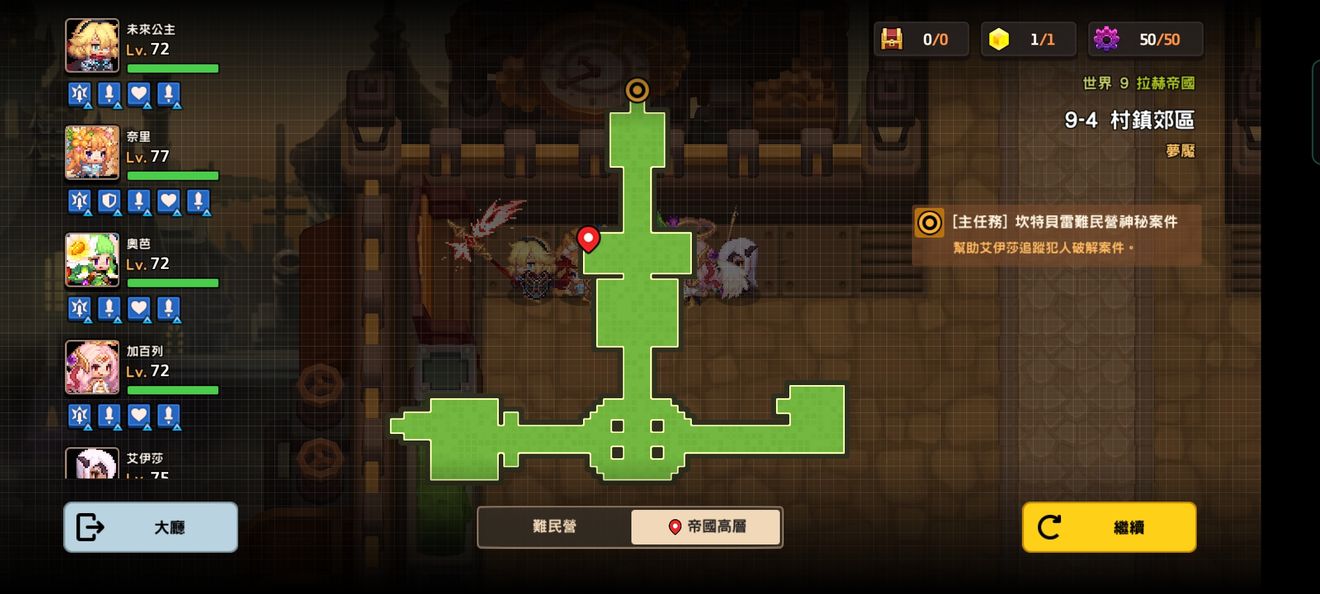
Task: Select 未來公主 hero portrait
Action: click(x=92, y=46)
